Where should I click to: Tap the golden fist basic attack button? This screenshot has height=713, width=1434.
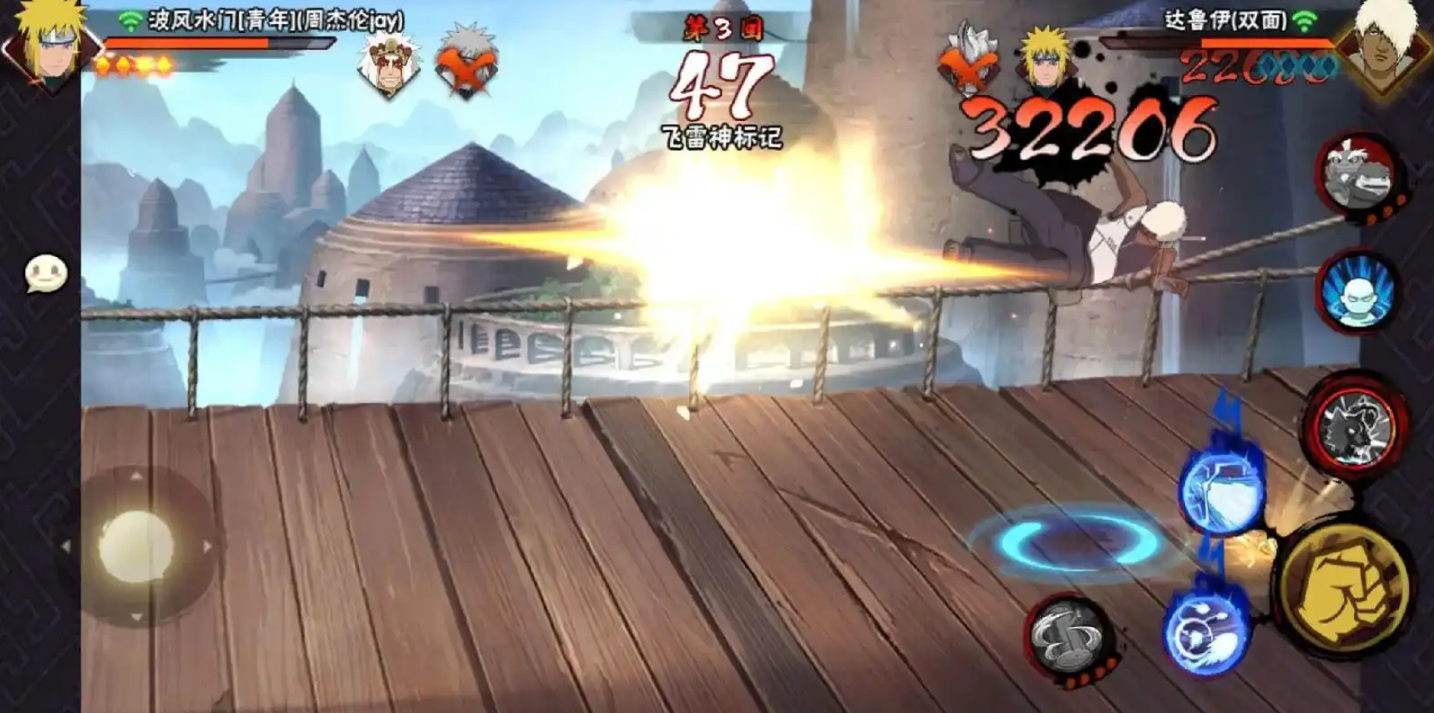[x=1343, y=586]
